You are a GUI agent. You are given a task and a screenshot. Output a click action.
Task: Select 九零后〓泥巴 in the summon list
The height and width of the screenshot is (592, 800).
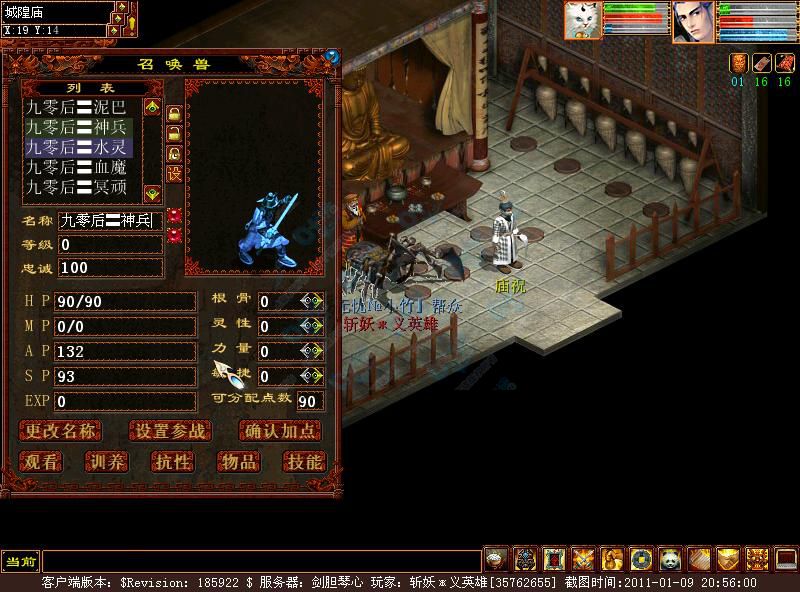pyautogui.click(x=76, y=107)
